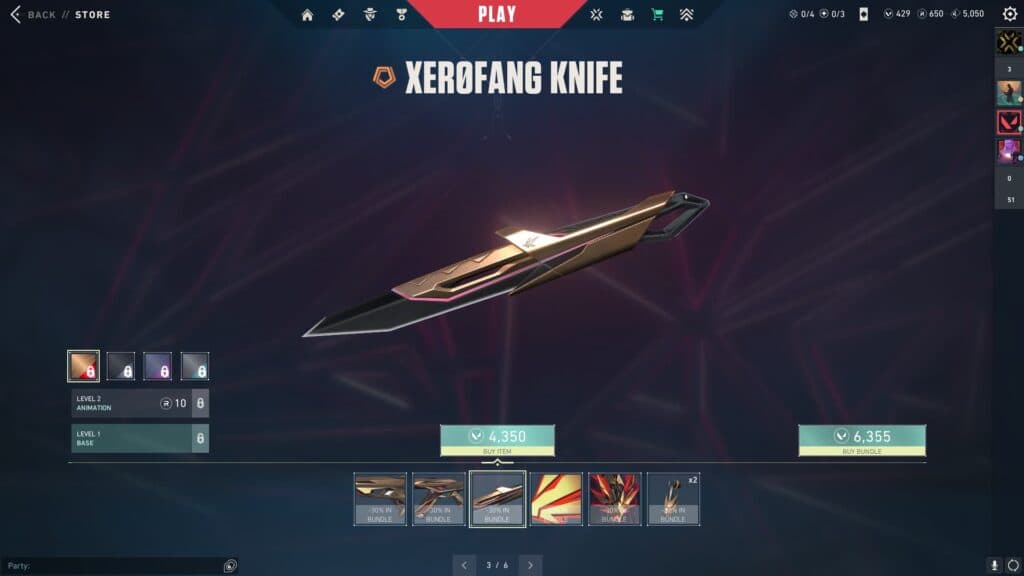Viewport: 1024px width, 576px height.
Task: Select the Level 2 Animation upgrade
Action: point(140,403)
